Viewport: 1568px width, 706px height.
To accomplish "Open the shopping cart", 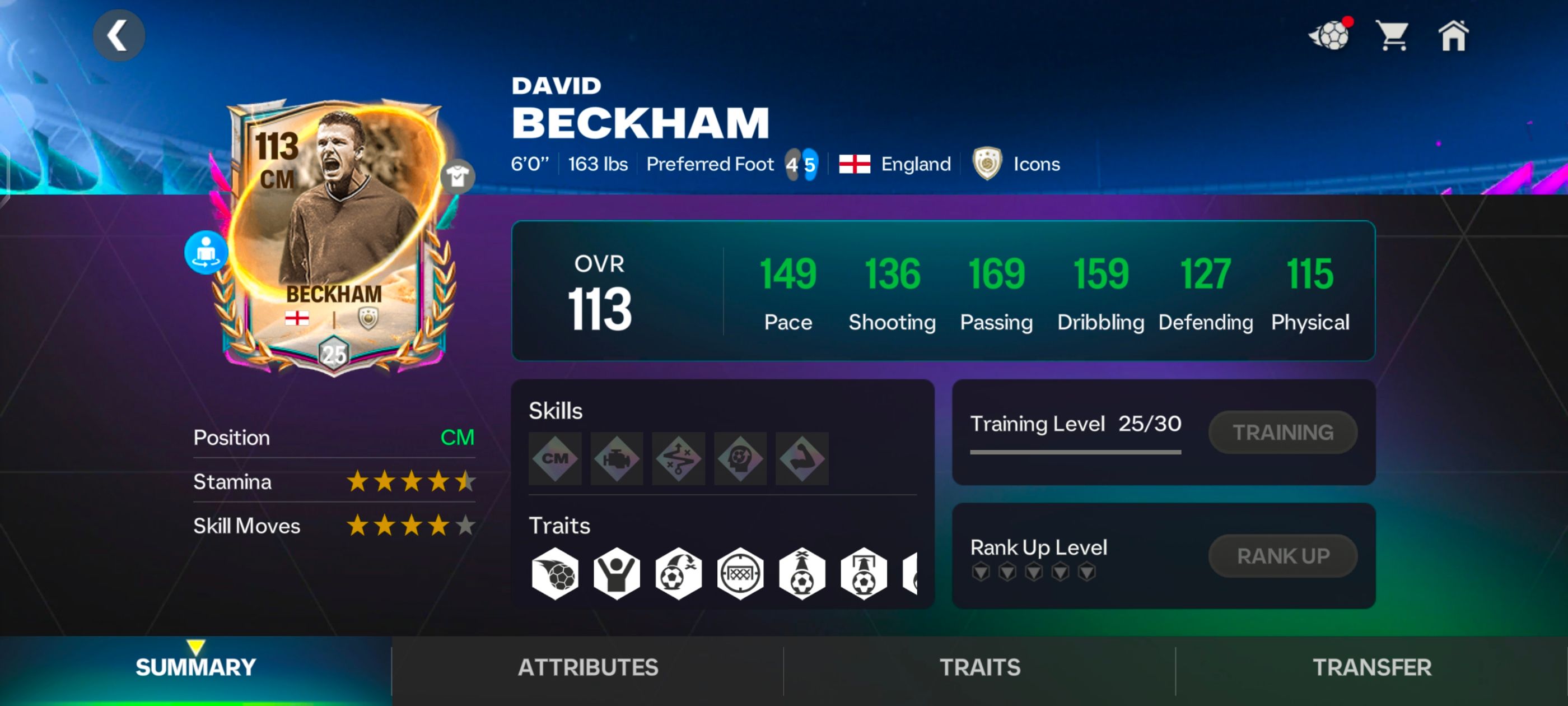I will point(1393,36).
